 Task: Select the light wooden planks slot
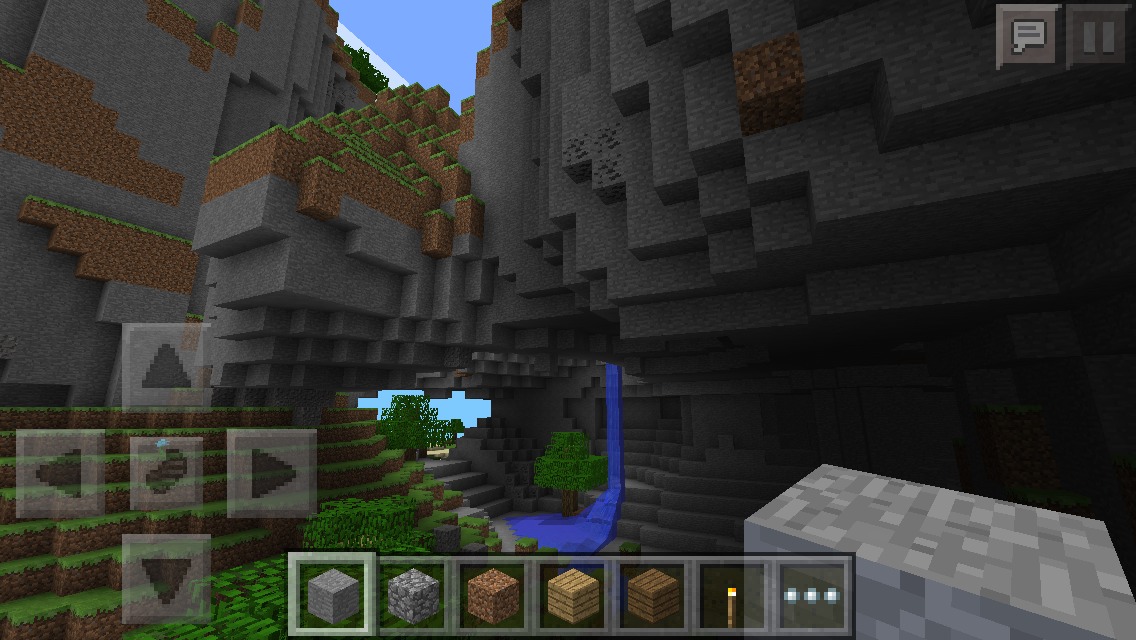pos(573,595)
